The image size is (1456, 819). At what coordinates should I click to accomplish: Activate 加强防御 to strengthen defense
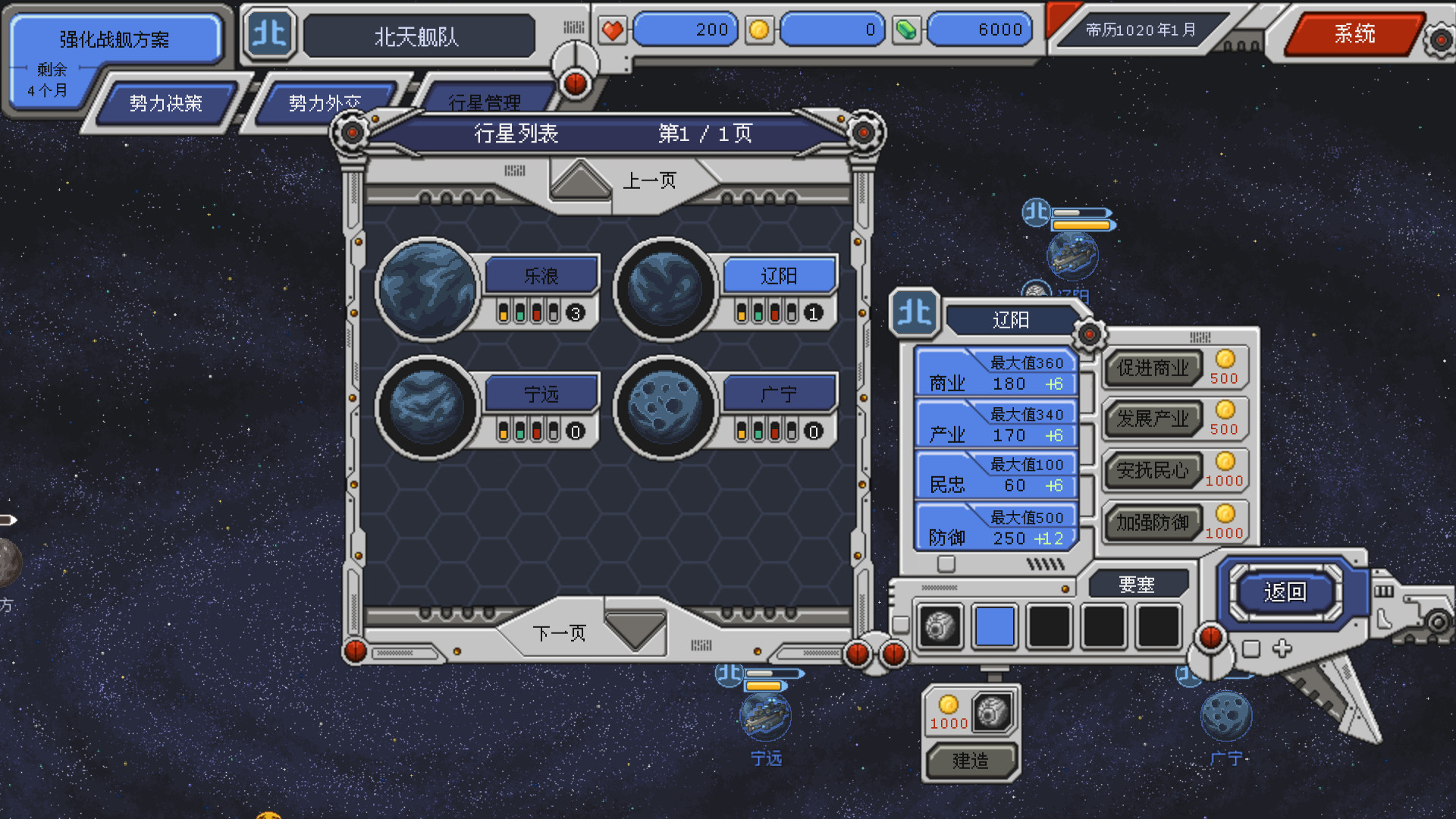[1153, 522]
